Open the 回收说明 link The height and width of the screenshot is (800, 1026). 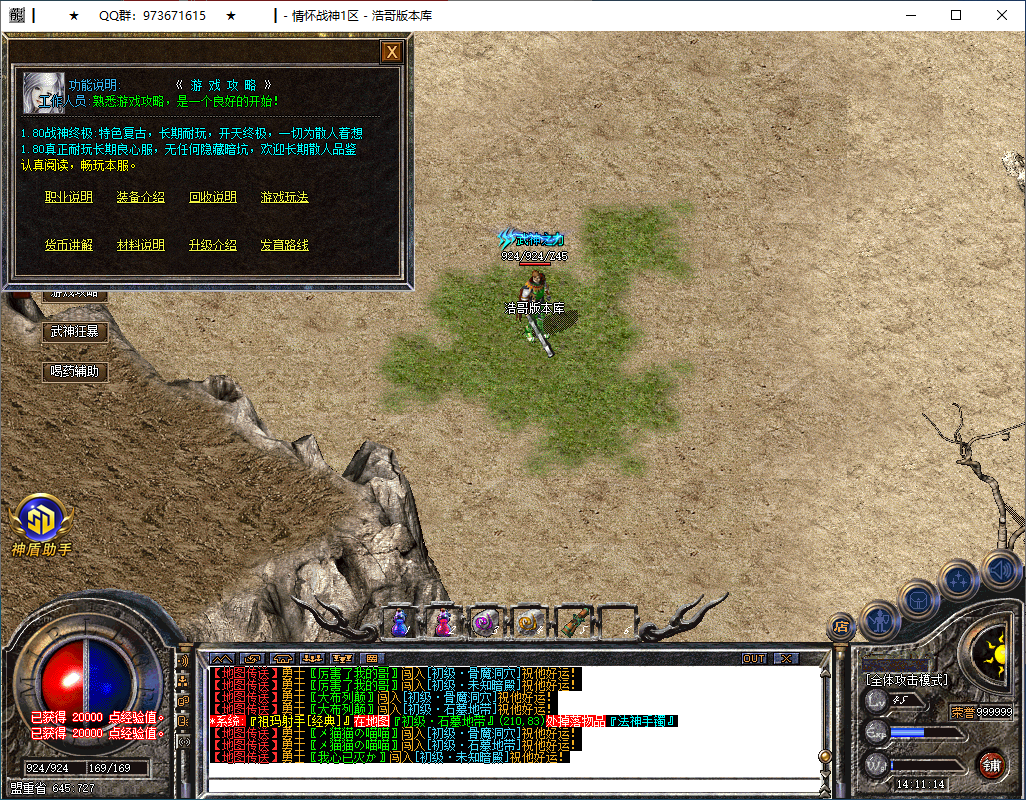pos(213,197)
